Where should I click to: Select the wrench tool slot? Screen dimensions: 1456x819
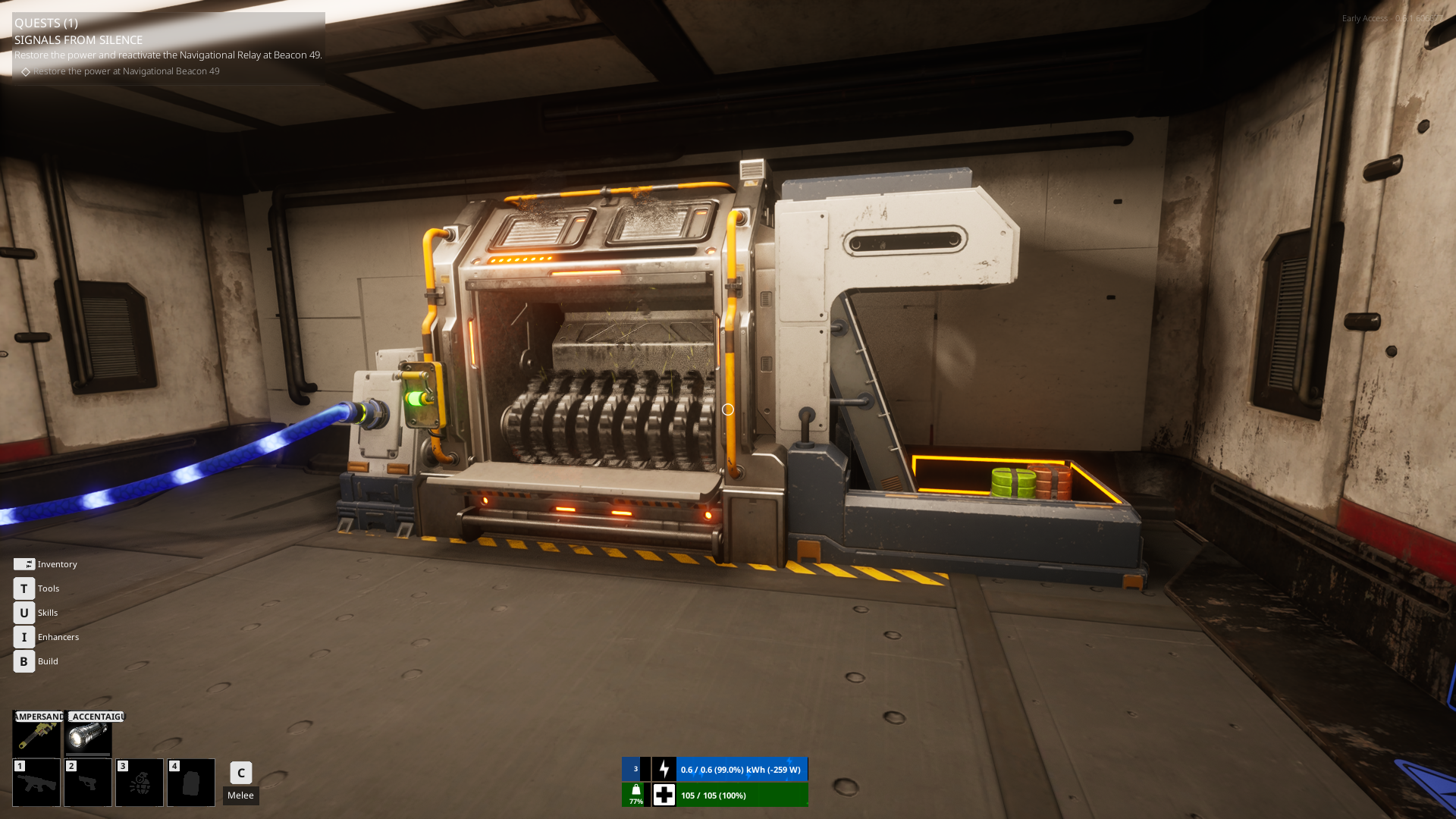point(36,736)
